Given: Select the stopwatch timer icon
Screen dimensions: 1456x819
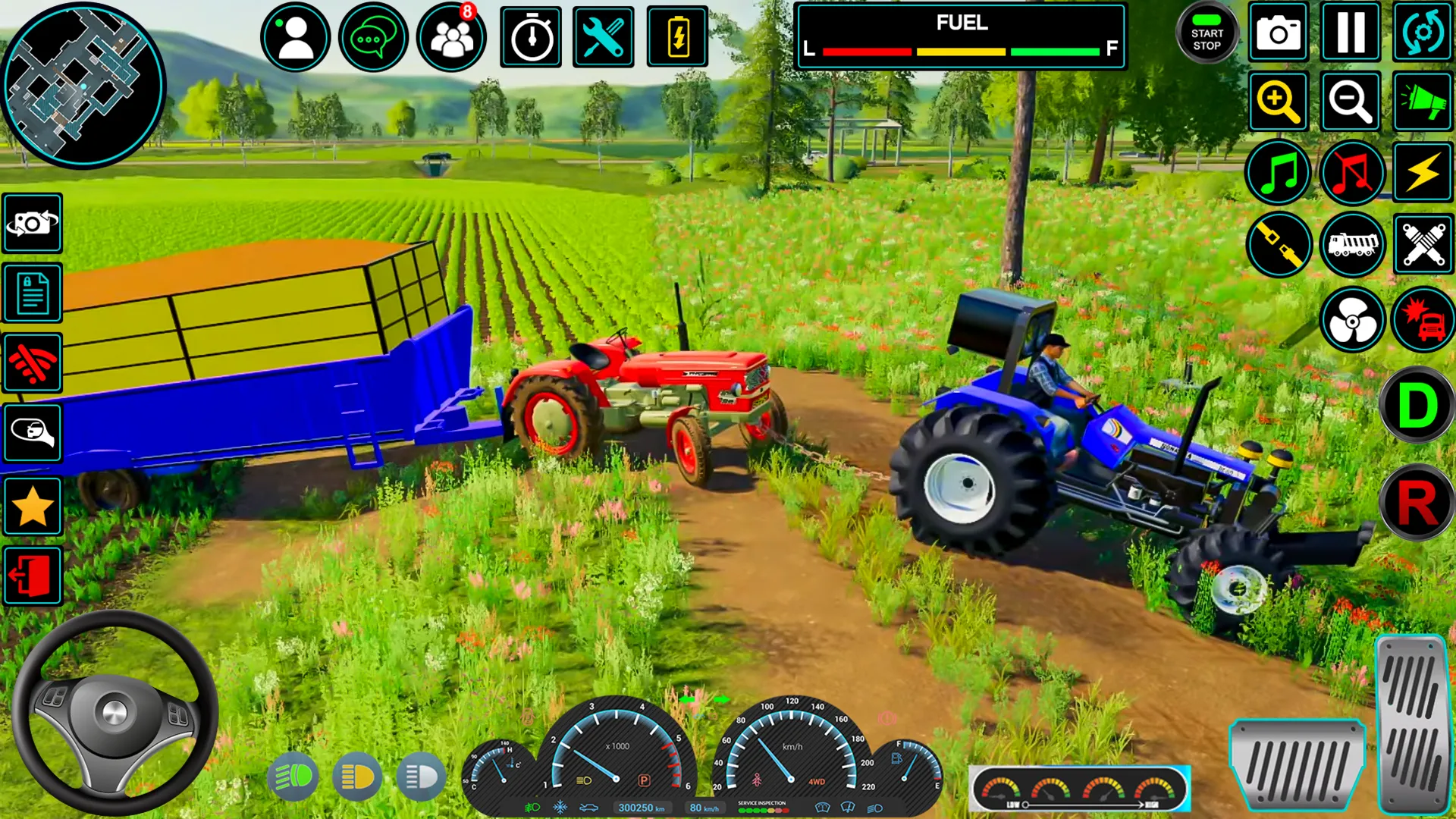Looking at the screenshot, I should [529, 37].
